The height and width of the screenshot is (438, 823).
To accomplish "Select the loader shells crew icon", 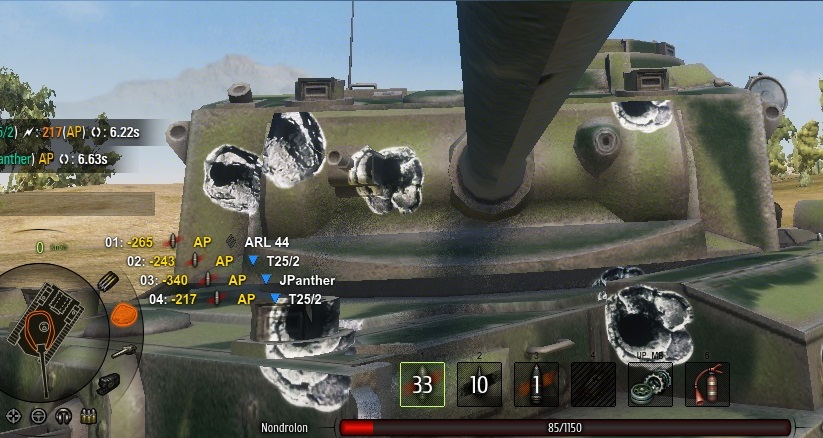I will (x=88, y=415).
